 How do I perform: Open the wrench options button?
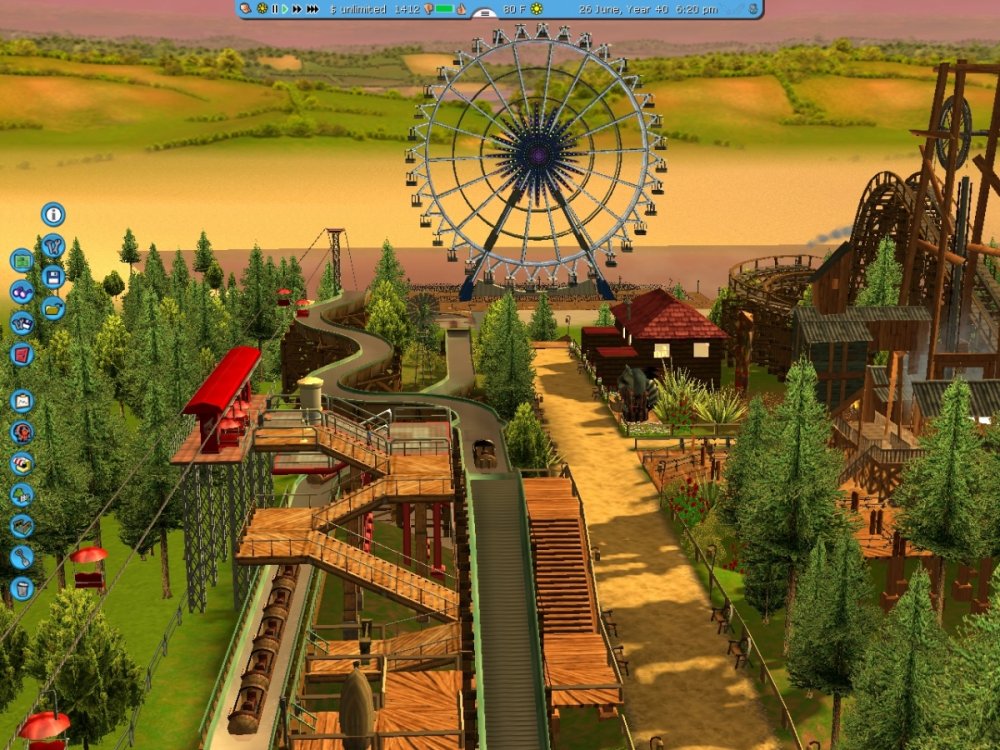(x=53, y=245)
